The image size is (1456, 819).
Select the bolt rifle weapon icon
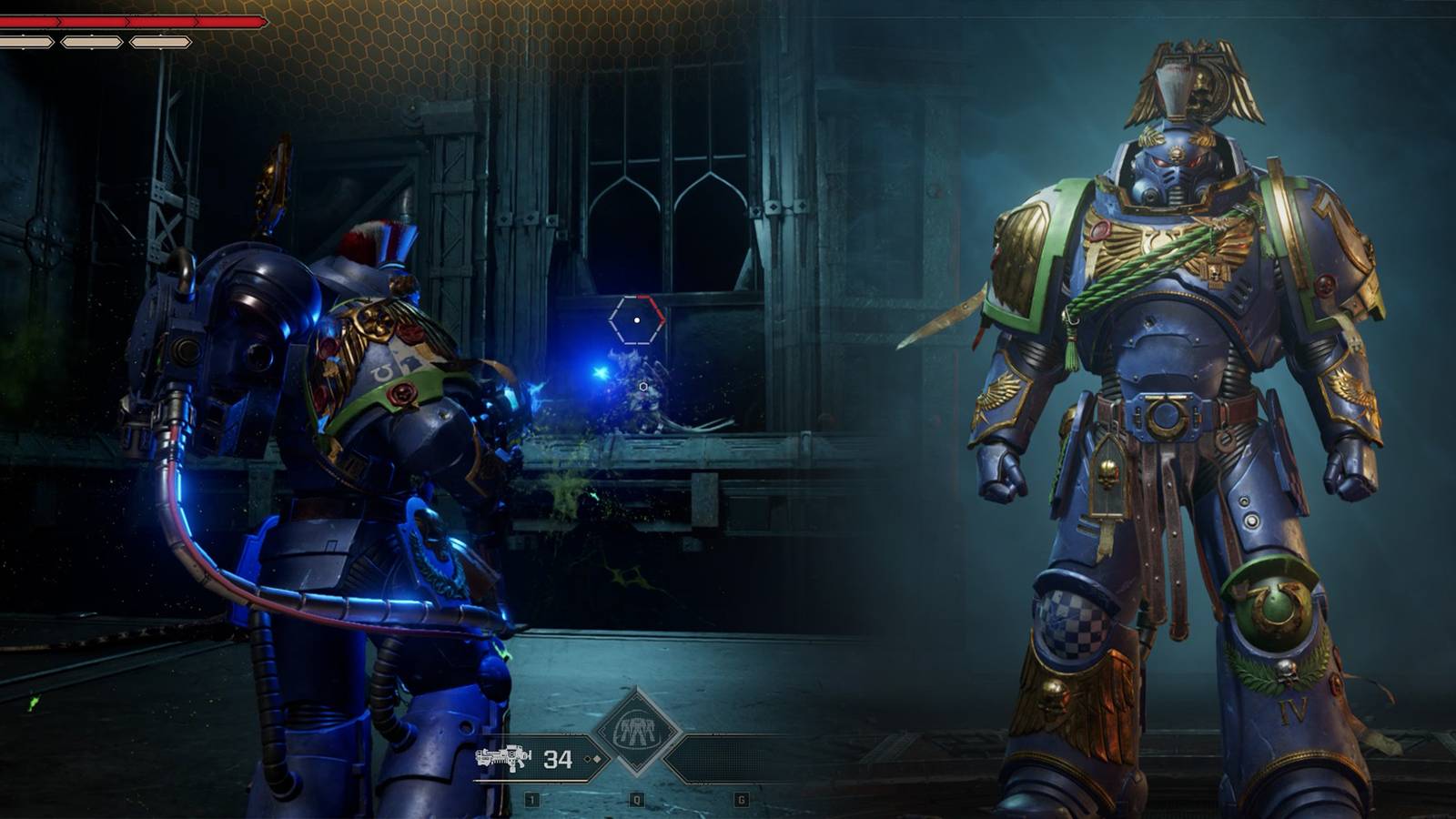coord(502,759)
